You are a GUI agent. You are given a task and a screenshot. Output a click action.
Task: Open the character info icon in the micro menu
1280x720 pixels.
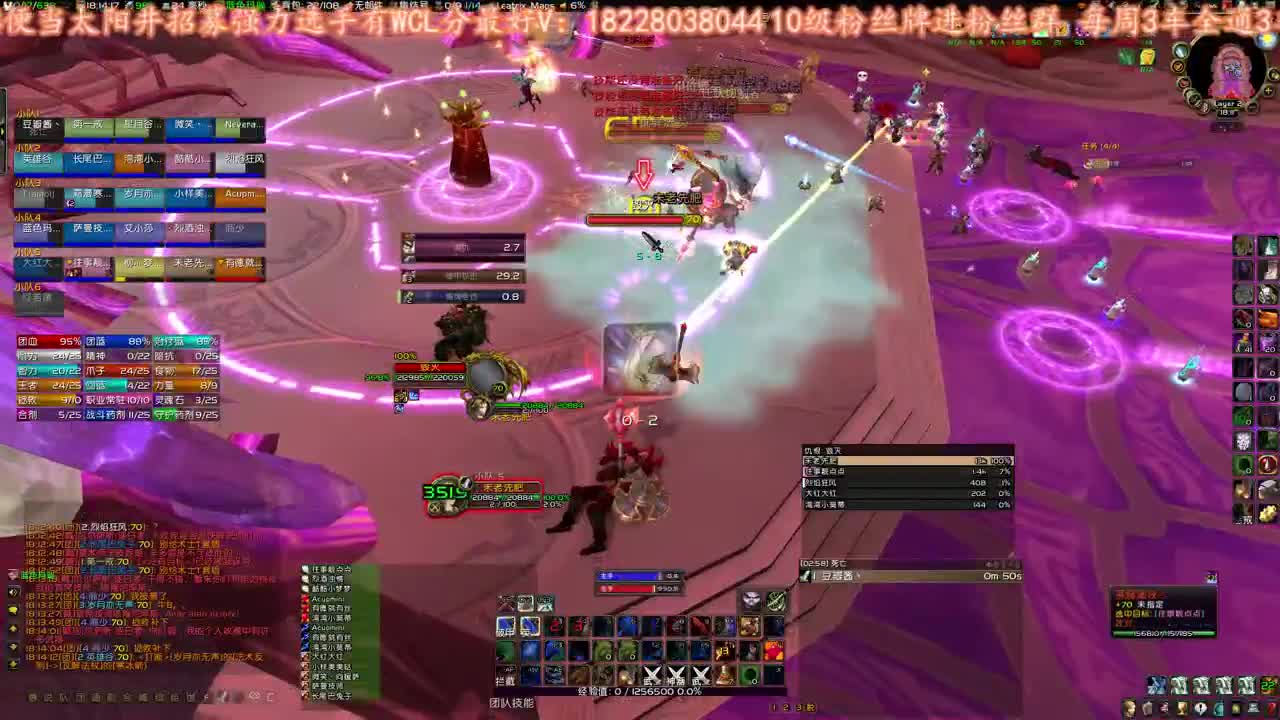[x=1128, y=707]
